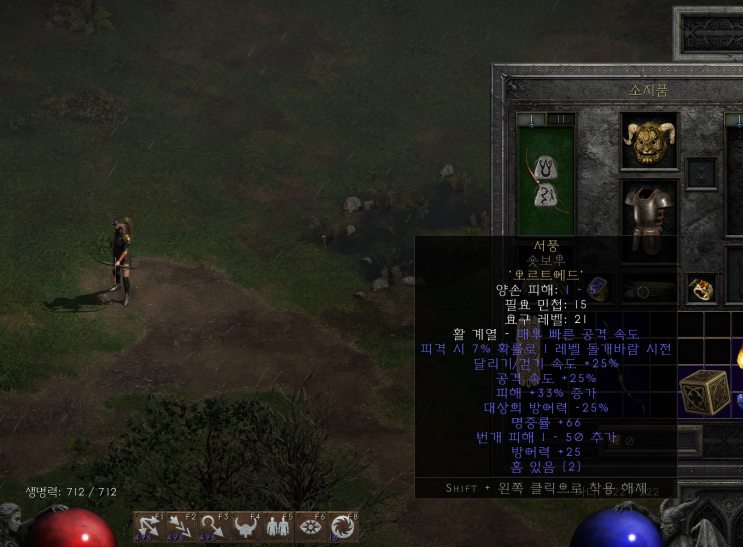743x547 pixels.
Task: Activate the F5 twin figures skill
Action: [277, 526]
